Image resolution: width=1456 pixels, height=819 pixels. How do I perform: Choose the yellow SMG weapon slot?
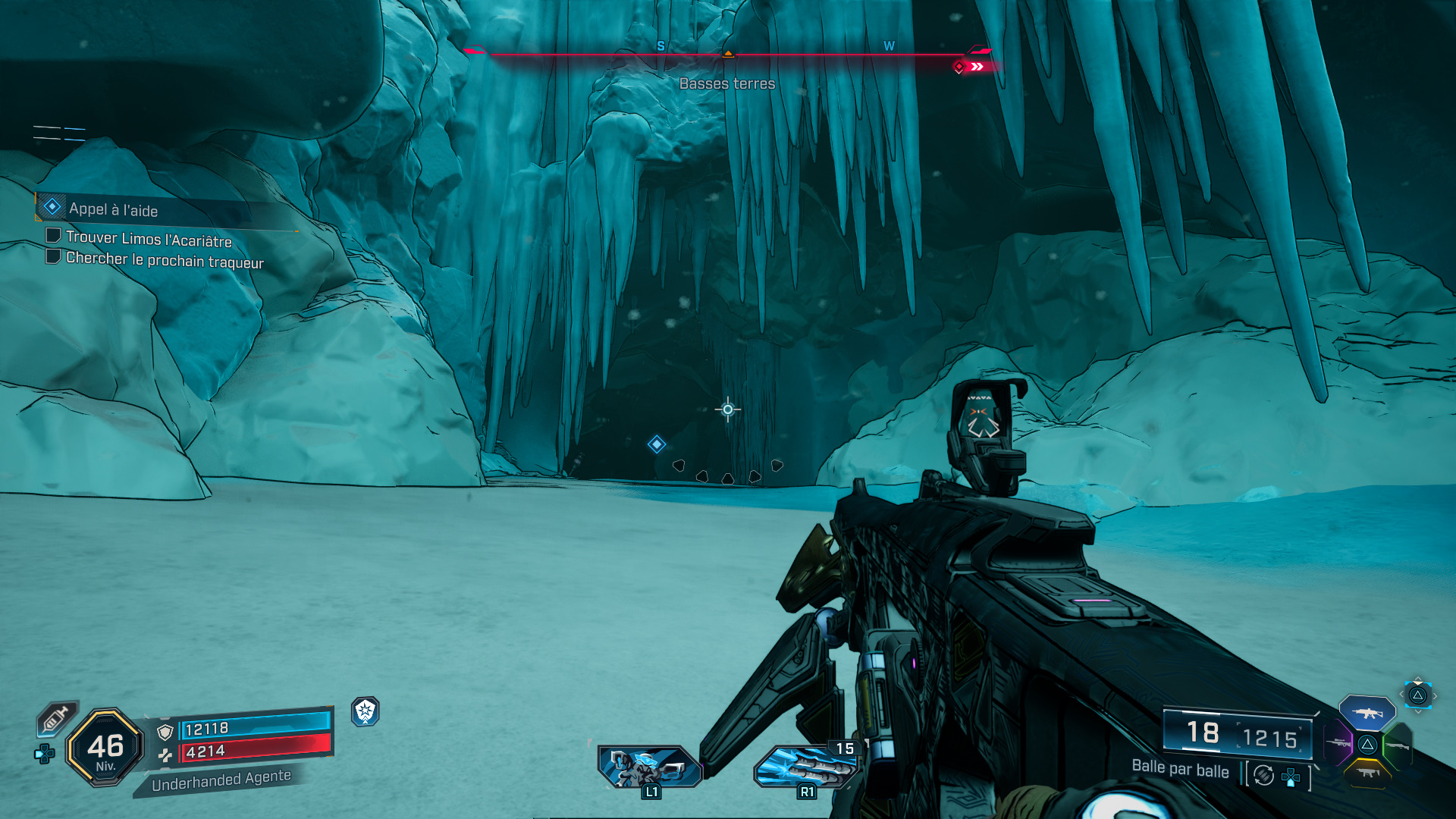coord(1368,773)
